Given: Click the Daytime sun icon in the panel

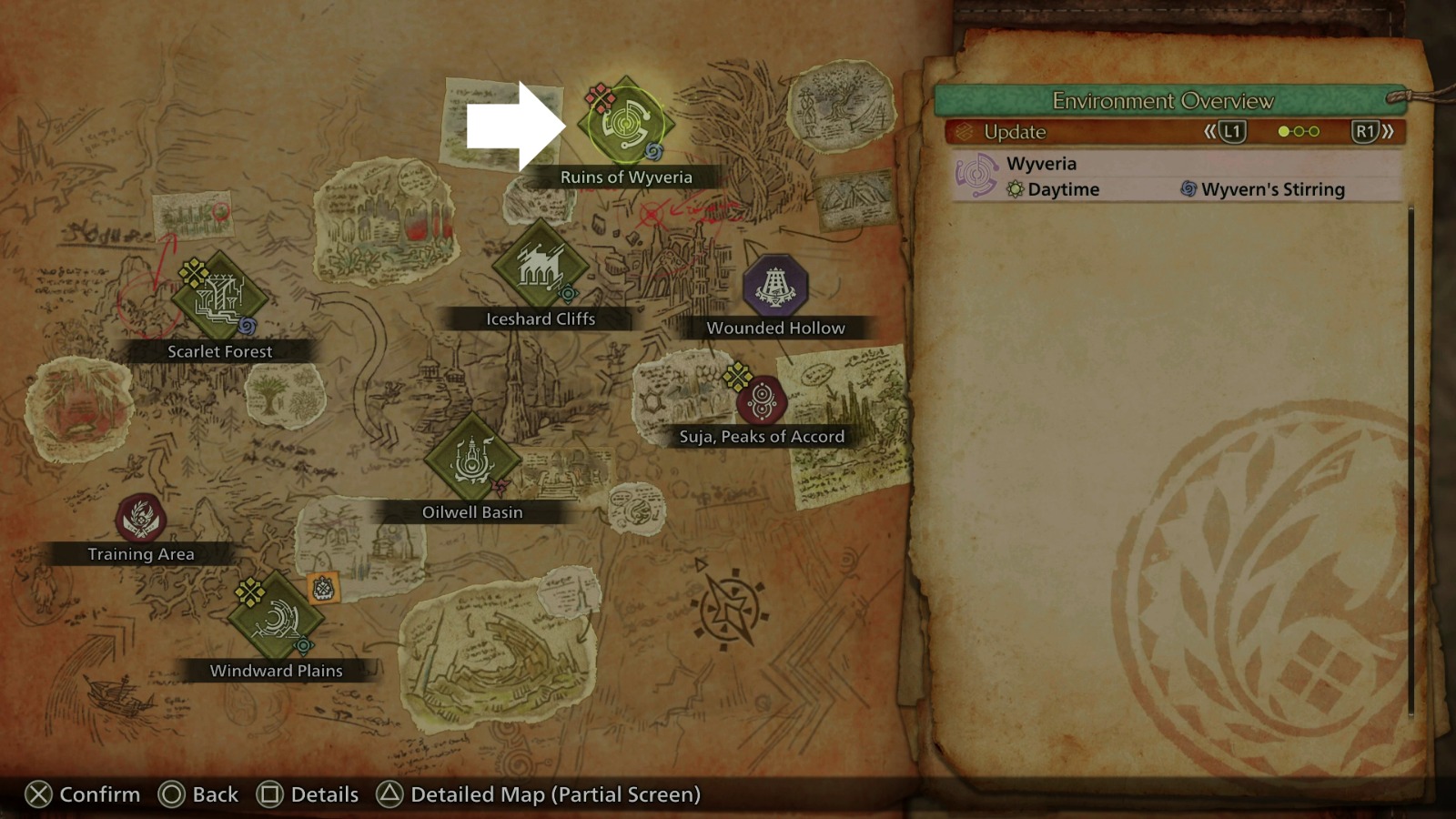Looking at the screenshot, I should [1016, 189].
